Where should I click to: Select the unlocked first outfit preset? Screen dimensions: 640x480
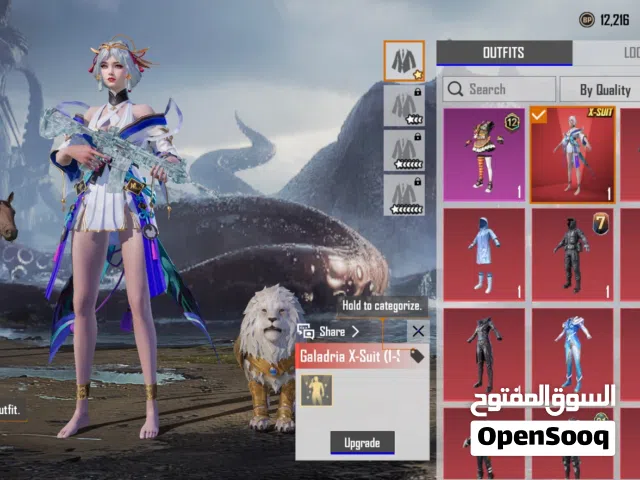(x=404, y=61)
